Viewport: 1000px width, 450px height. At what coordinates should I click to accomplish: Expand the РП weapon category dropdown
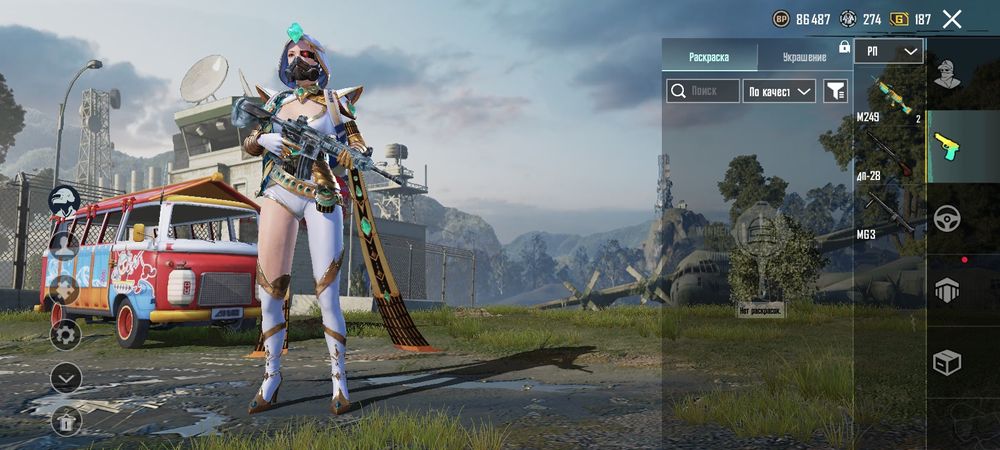tap(889, 52)
